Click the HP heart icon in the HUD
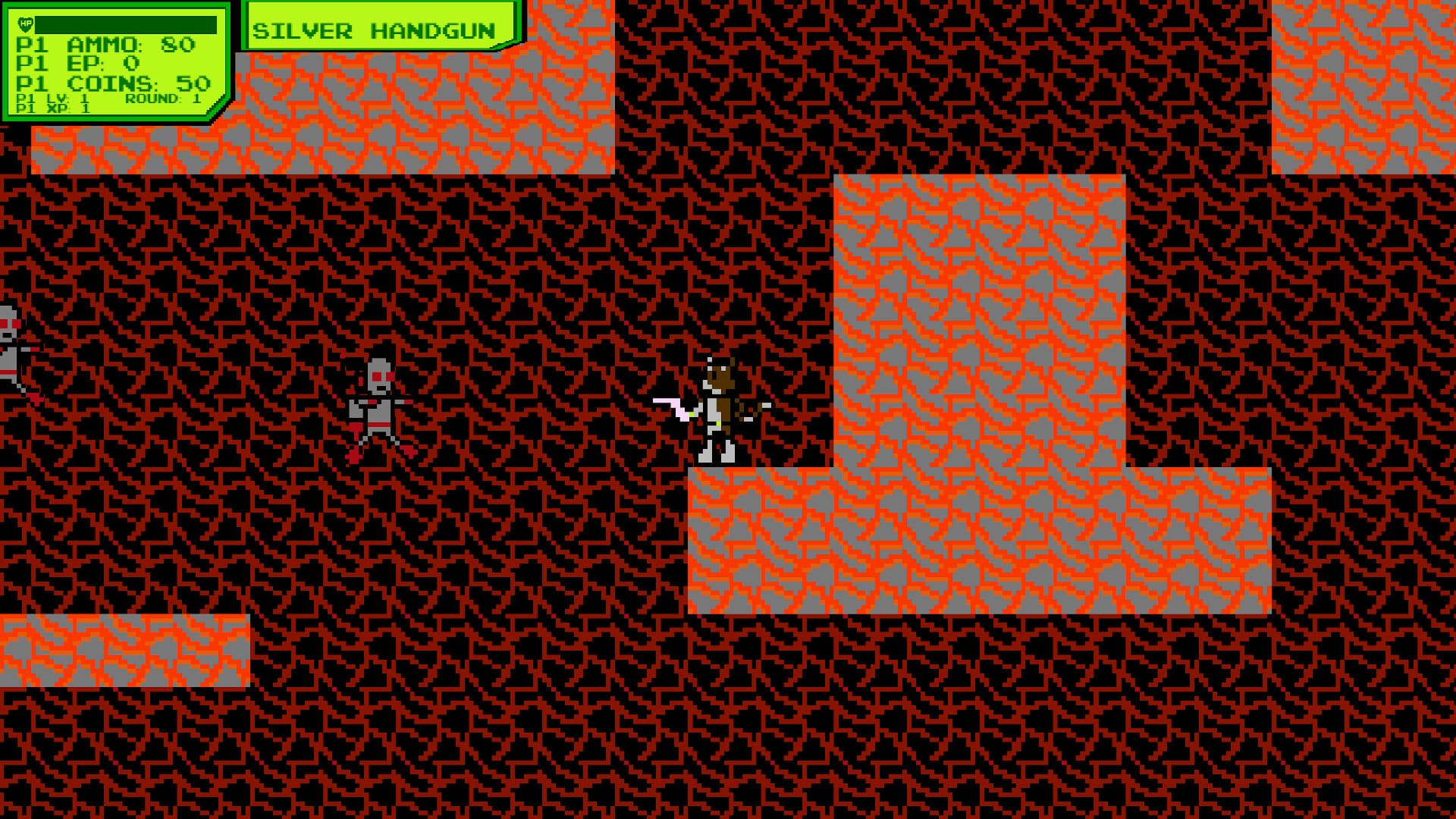Image resolution: width=1456 pixels, height=819 pixels. pyautogui.click(x=25, y=24)
